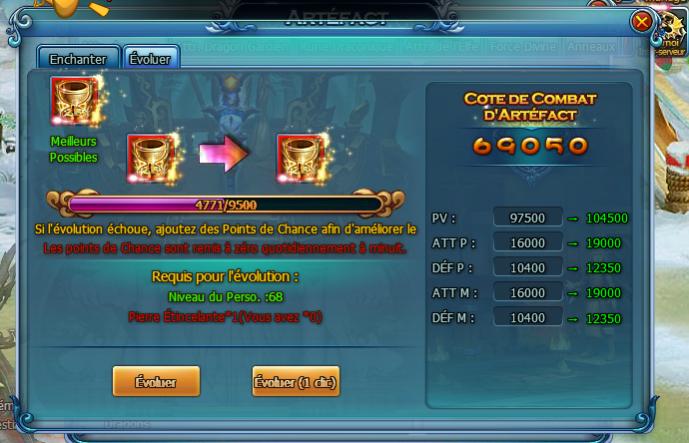Screen dimensions: 689x443
Task: Select the Évoluer tab
Action: click(150, 59)
